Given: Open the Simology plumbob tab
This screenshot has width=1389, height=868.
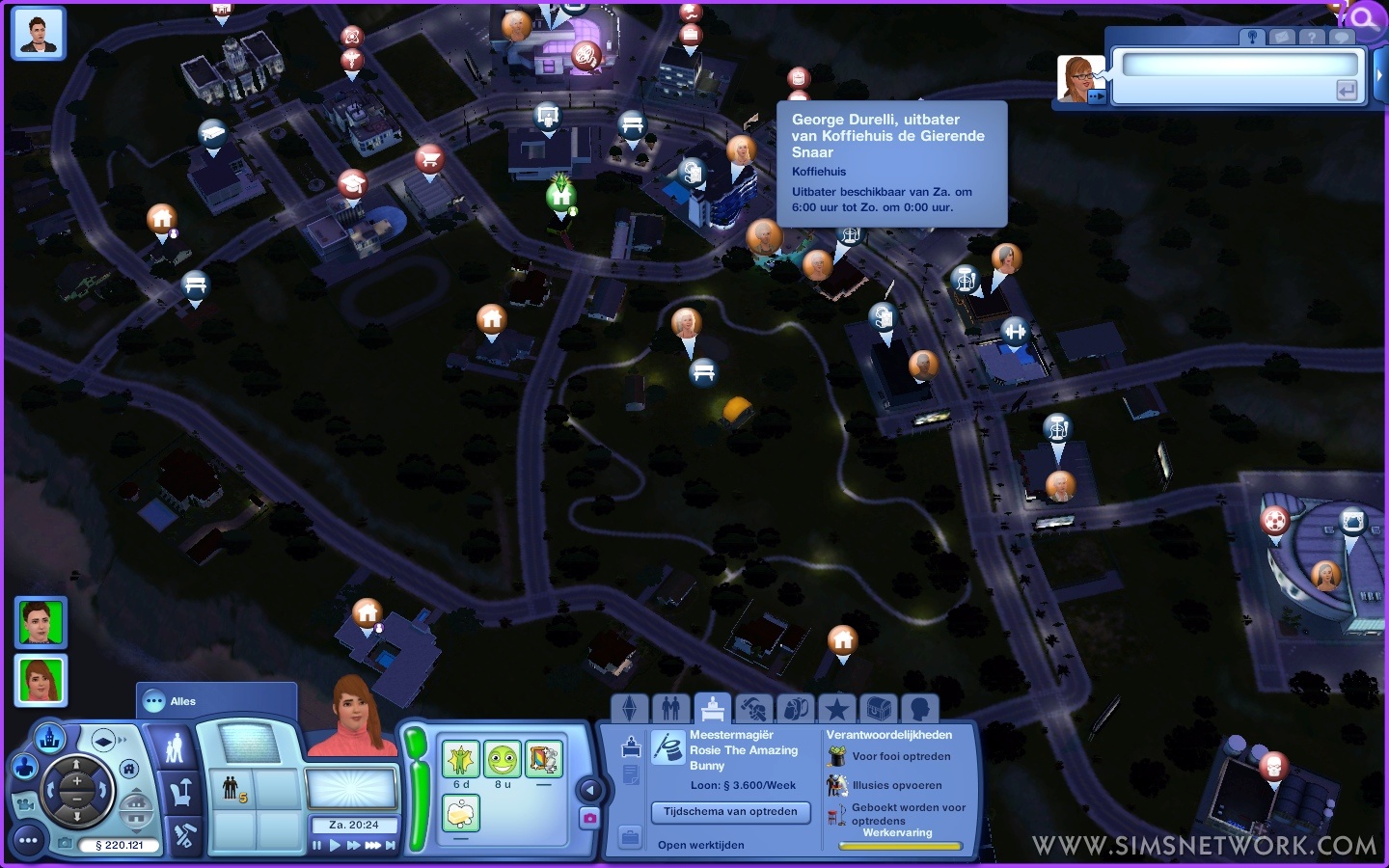Looking at the screenshot, I should point(629,710).
